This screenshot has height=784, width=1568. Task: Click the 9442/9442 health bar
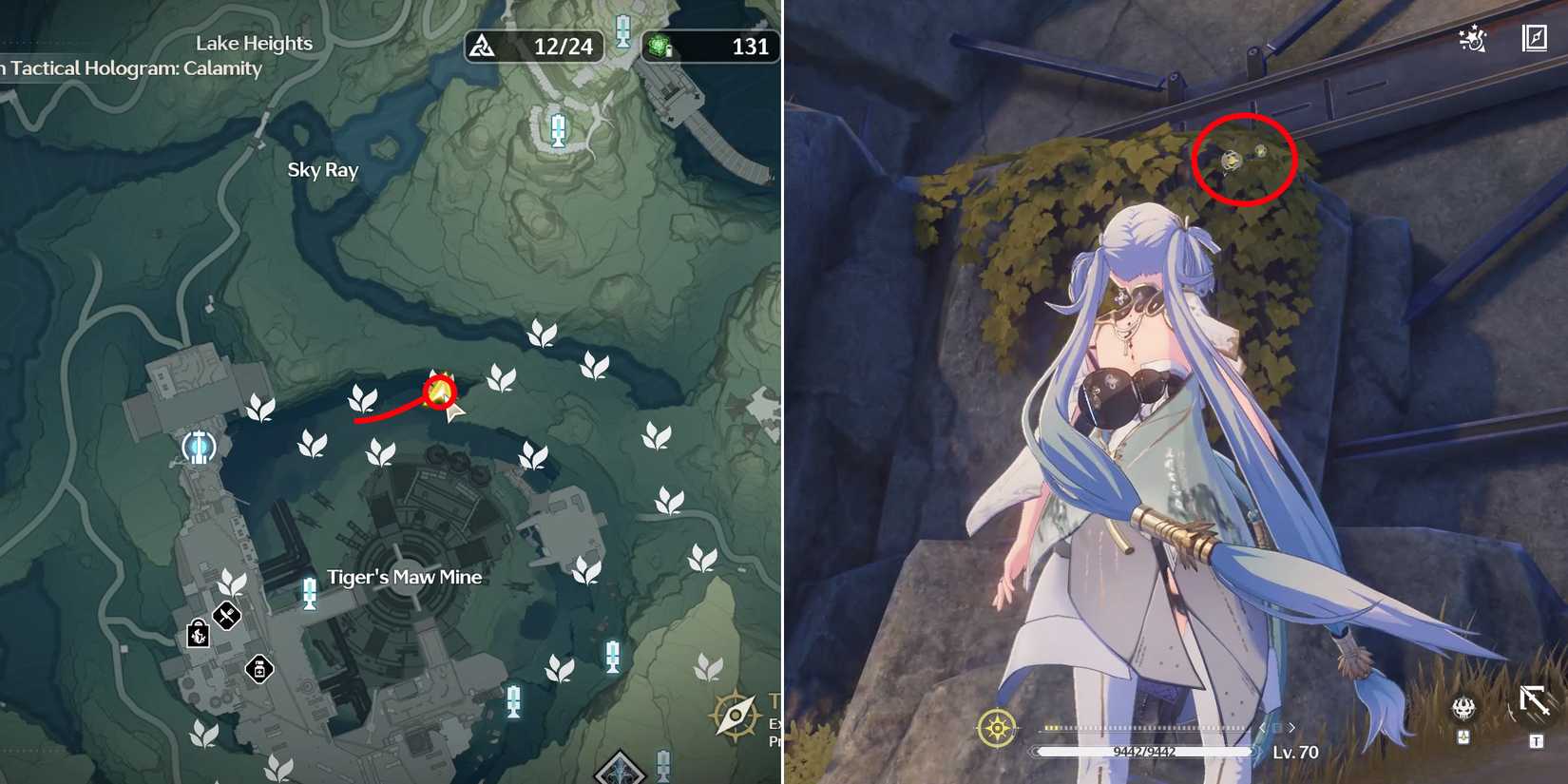point(1145,750)
